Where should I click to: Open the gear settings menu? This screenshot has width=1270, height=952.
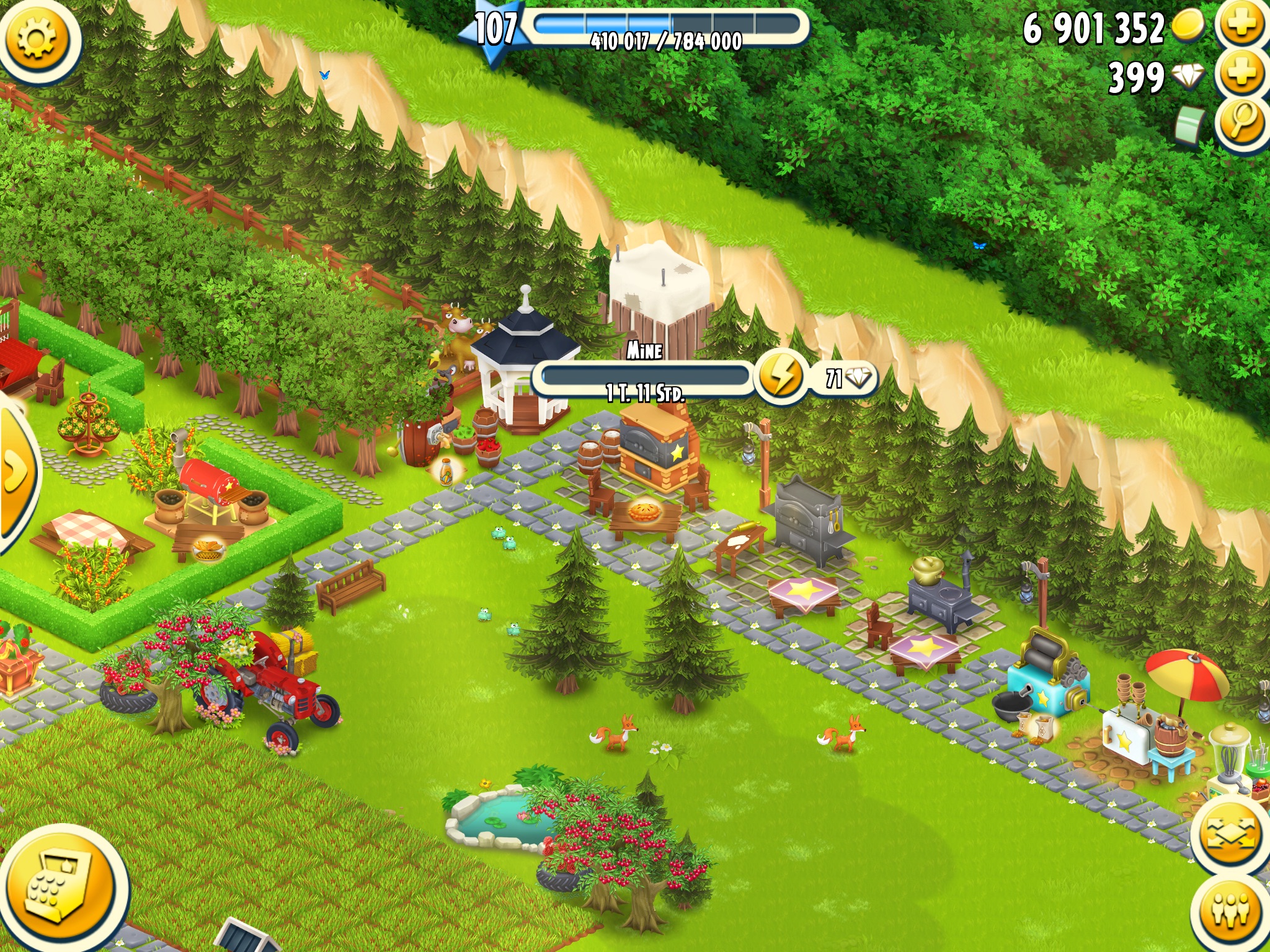(x=37, y=38)
